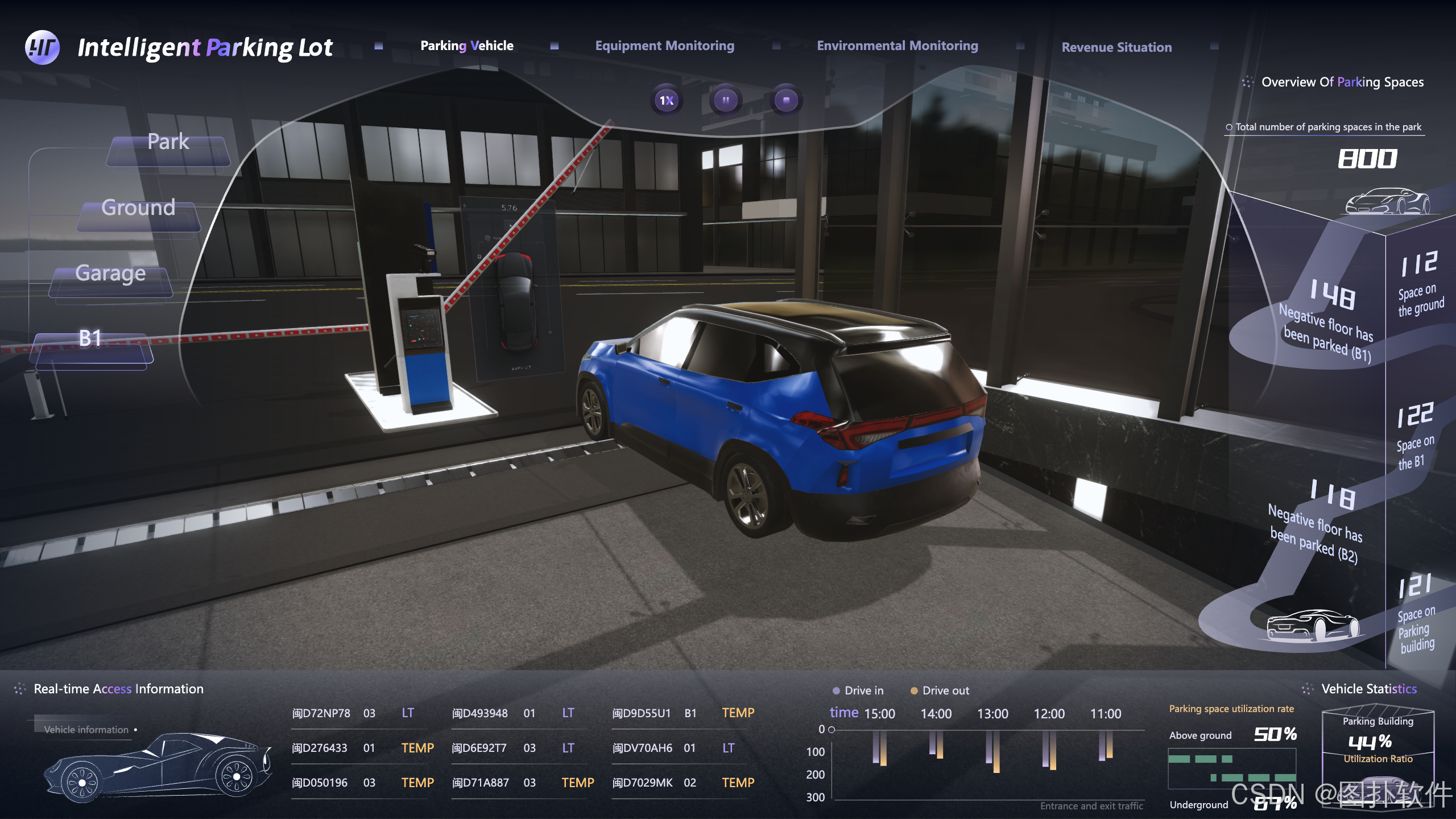Change the 1X playback speed

[x=666, y=101]
